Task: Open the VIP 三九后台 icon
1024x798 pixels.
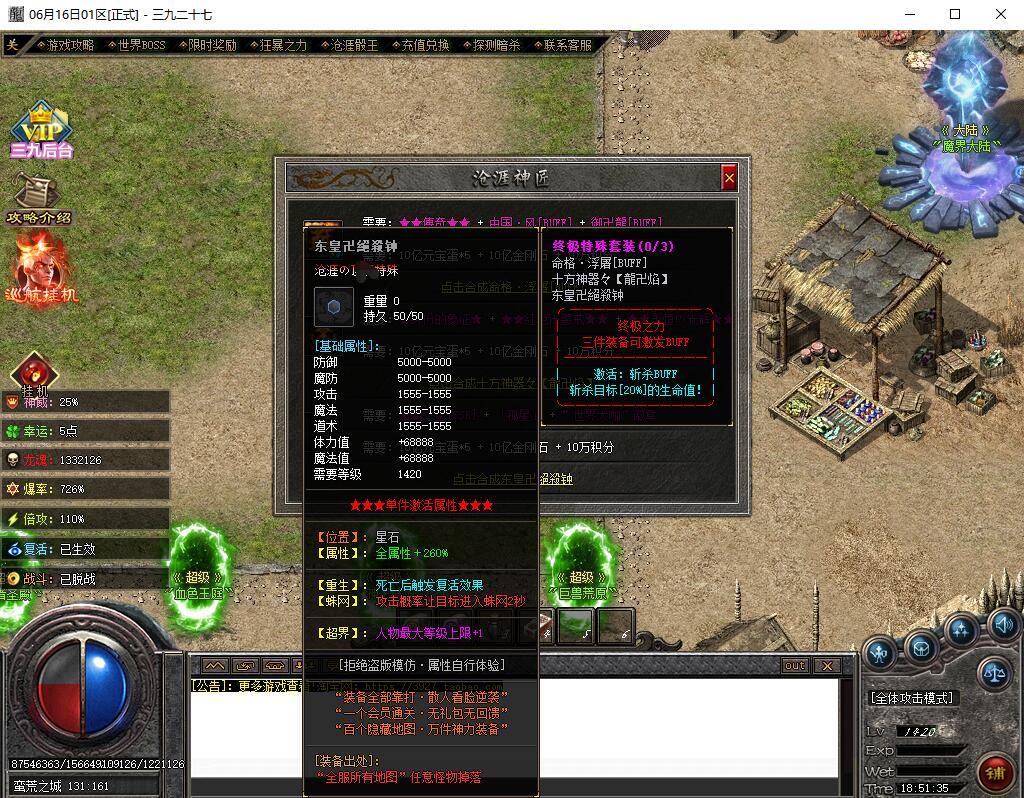Action: pos(41,131)
